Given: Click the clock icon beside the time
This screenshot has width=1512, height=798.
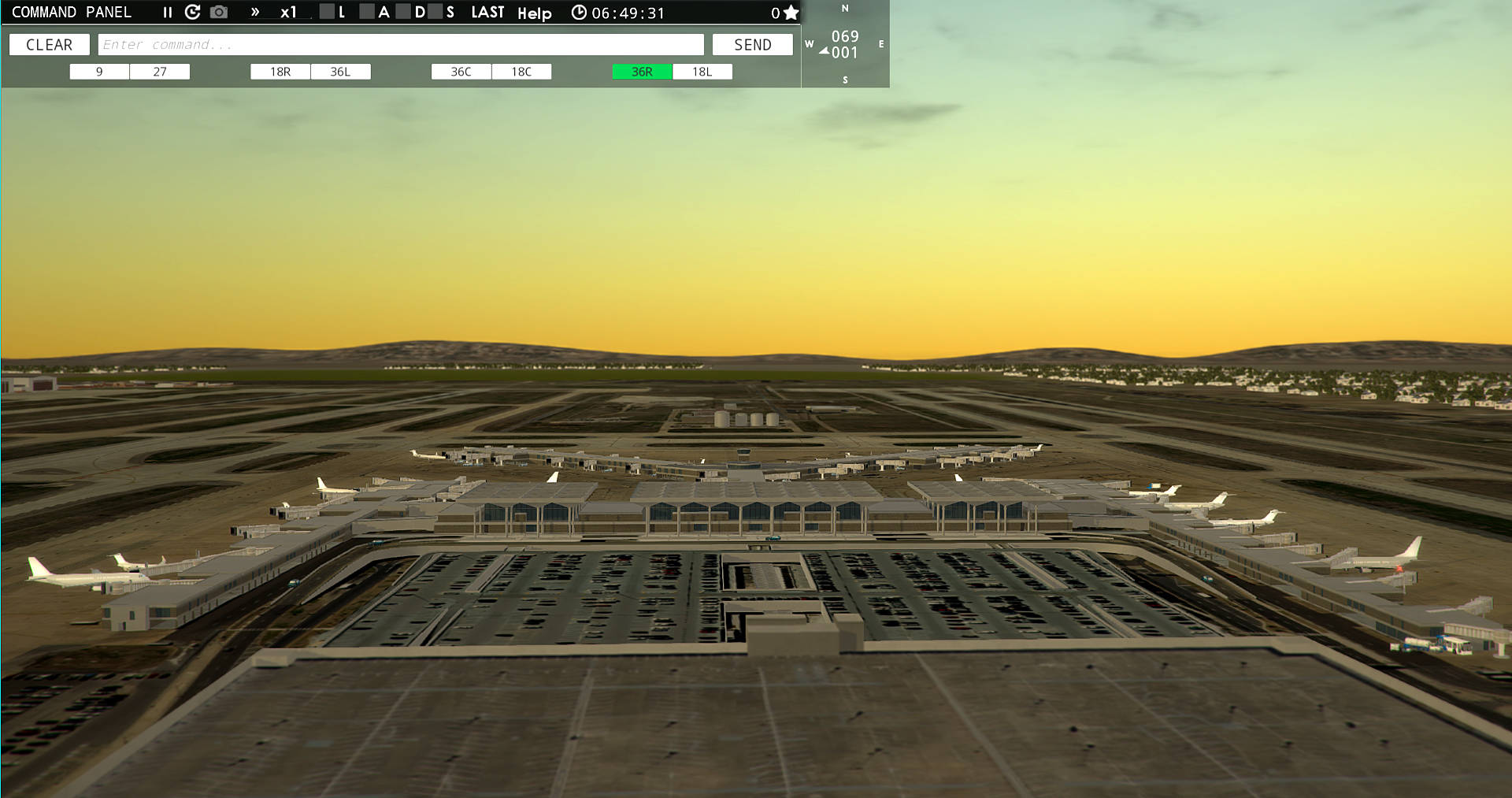Looking at the screenshot, I should (580, 12).
